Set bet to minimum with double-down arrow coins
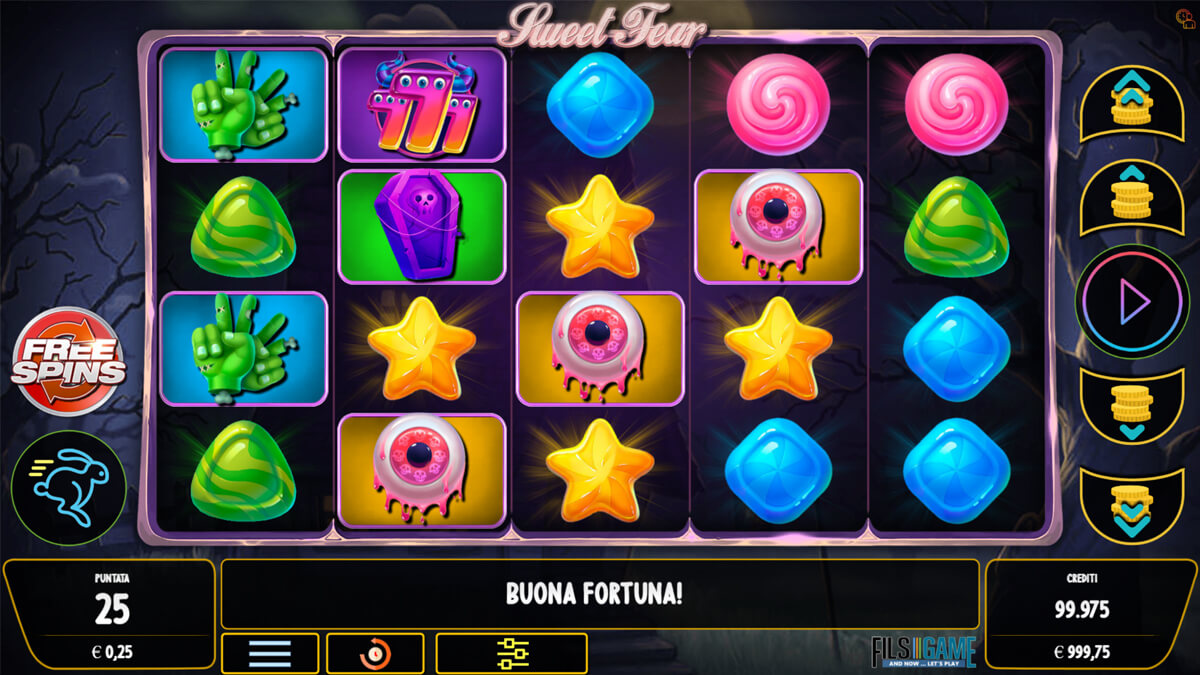 click(x=1132, y=503)
